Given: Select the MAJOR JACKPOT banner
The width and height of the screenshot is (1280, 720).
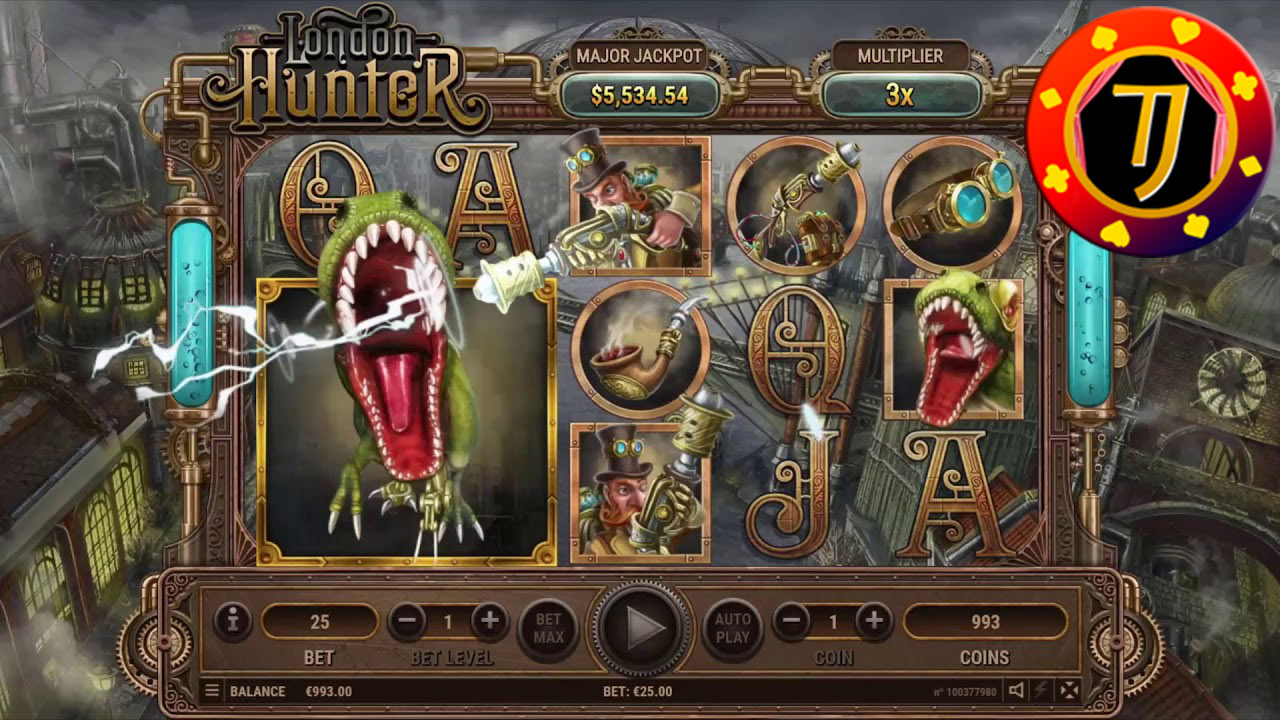Looking at the screenshot, I should (637, 57).
